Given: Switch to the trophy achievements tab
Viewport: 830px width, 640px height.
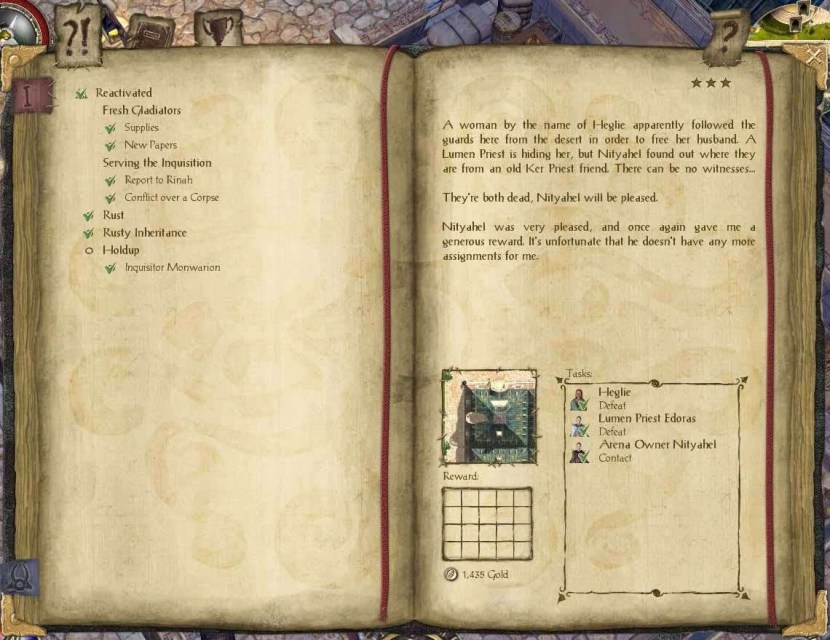Looking at the screenshot, I should coord(217,28).
